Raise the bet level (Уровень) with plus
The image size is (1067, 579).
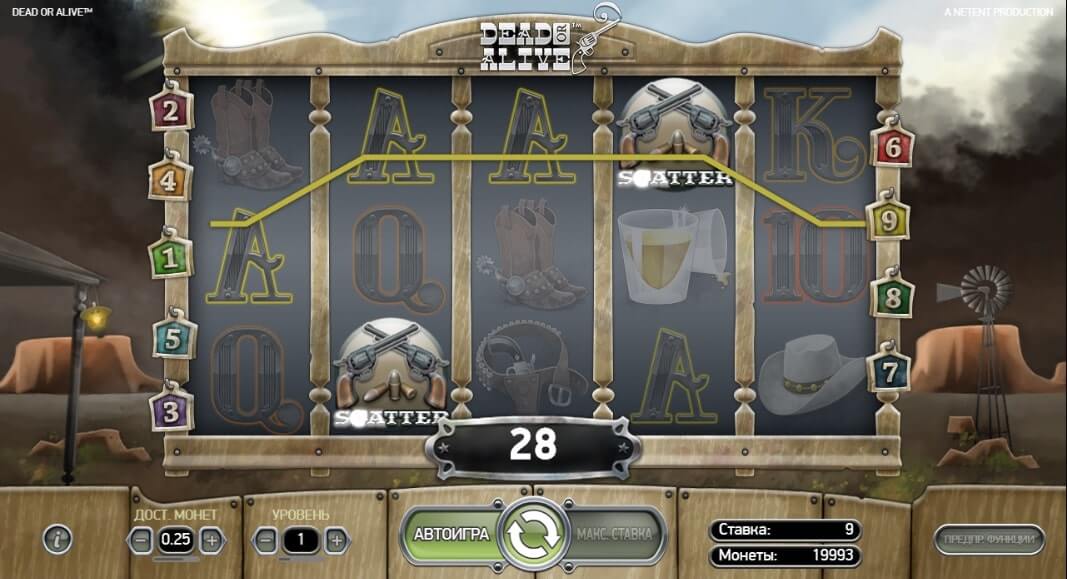pyautogui.click(x=337, y=541)
